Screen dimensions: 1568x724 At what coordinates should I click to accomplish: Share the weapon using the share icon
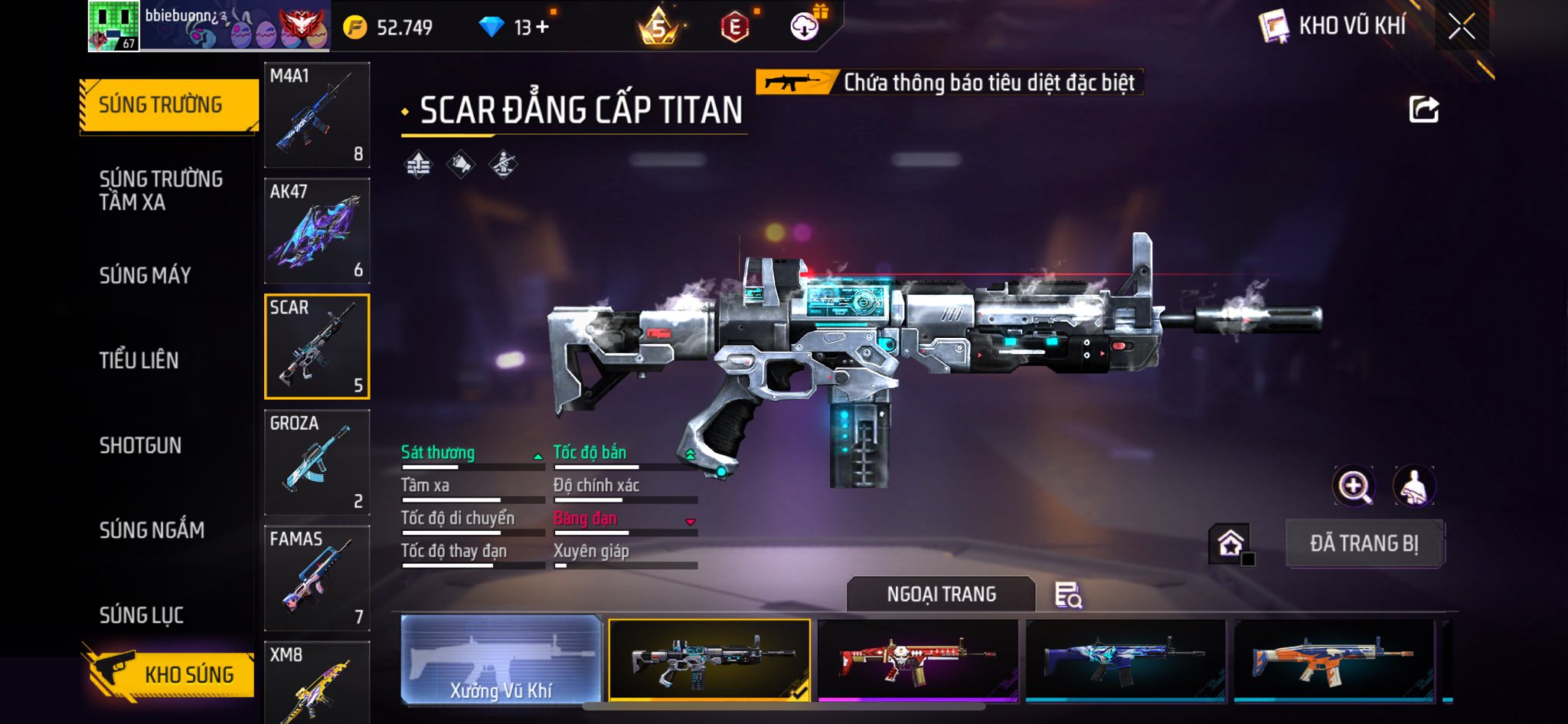(x=1424, y=110)
